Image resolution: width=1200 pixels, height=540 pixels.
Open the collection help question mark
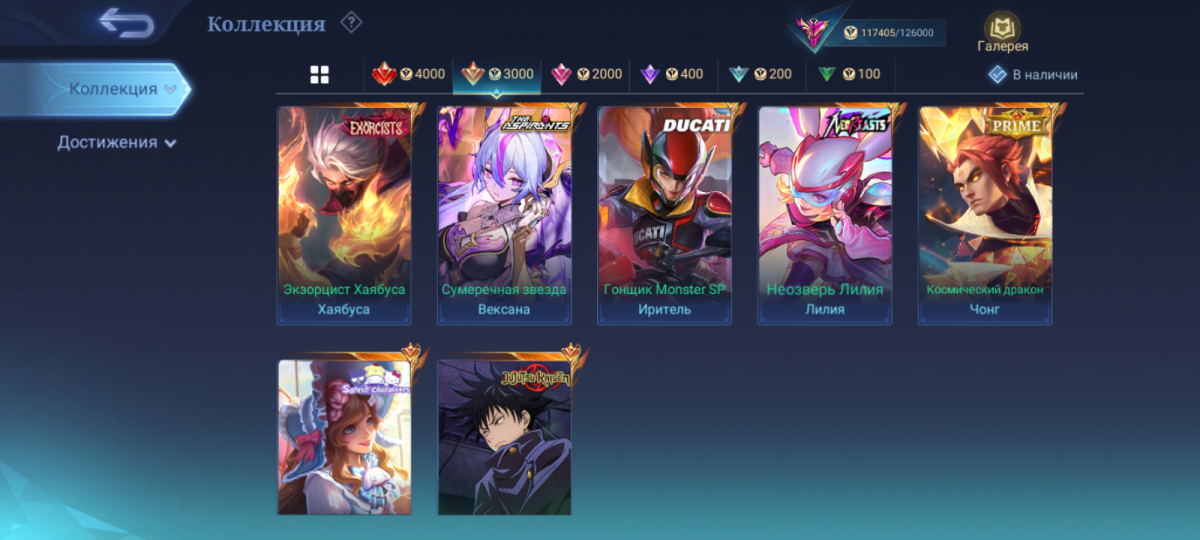click(351, 22)
